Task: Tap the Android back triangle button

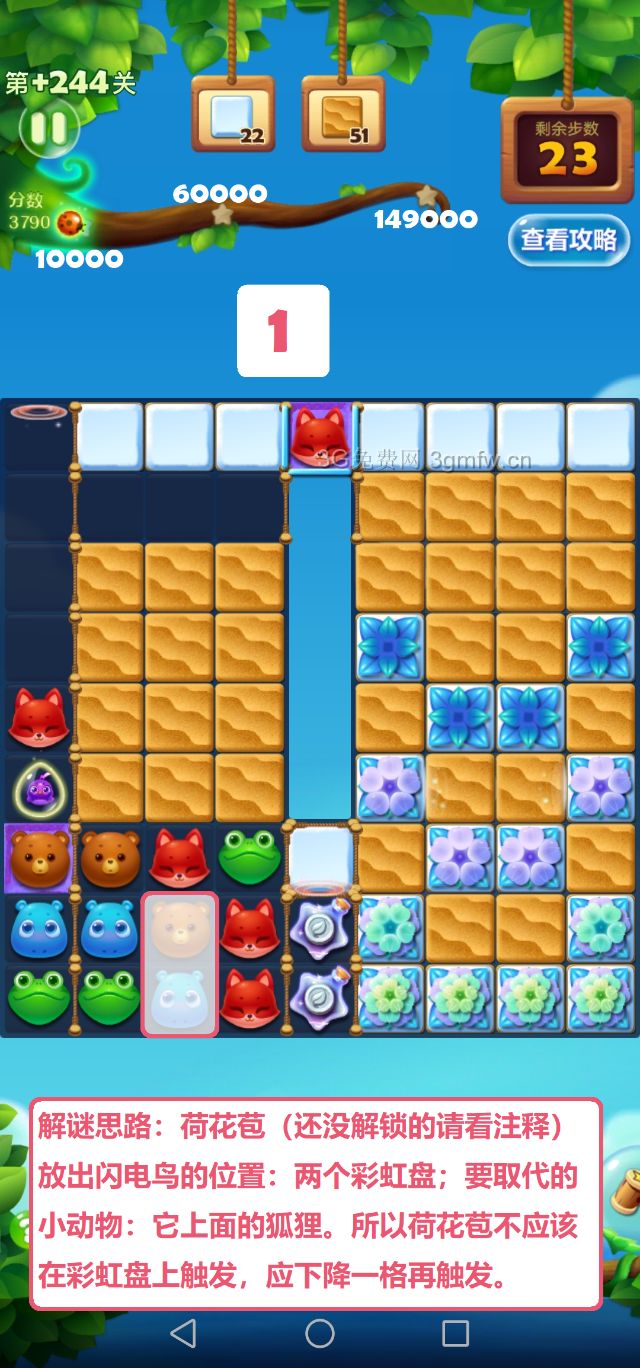Action: [183, 1333]
